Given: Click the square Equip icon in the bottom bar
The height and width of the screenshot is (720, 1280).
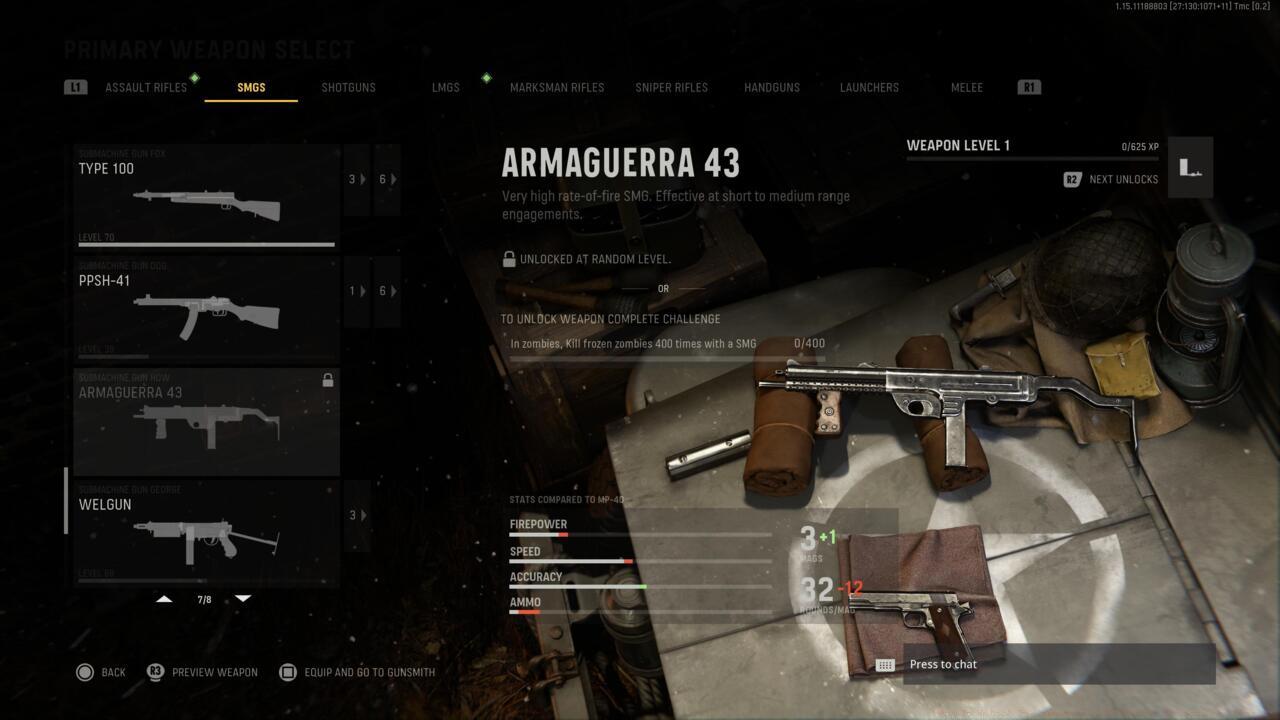Looking at the screenshot, I should pos(287,672).
